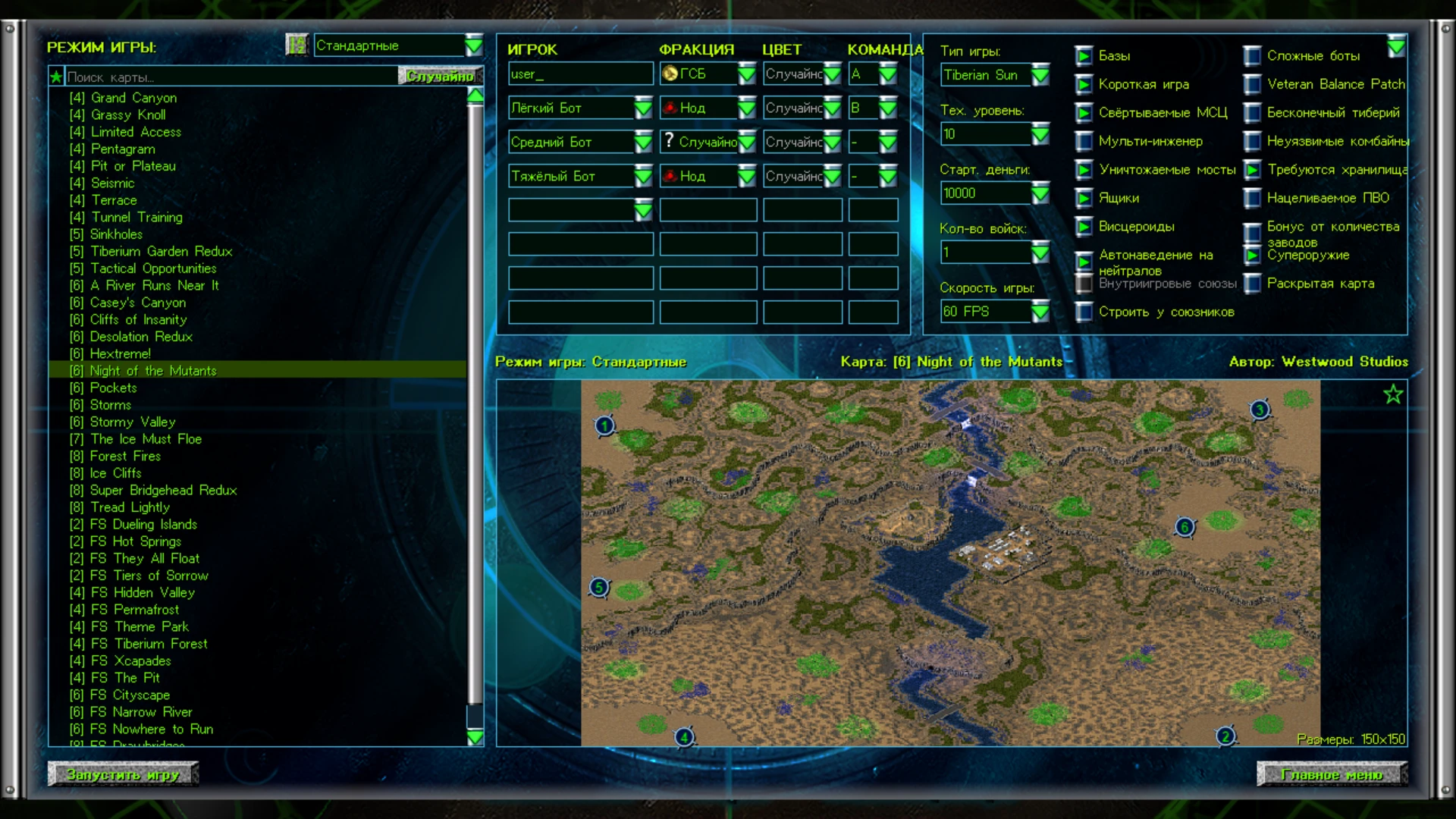Pick a random map with Случайно
The image size is (1456, 819).
click(440, 76)
